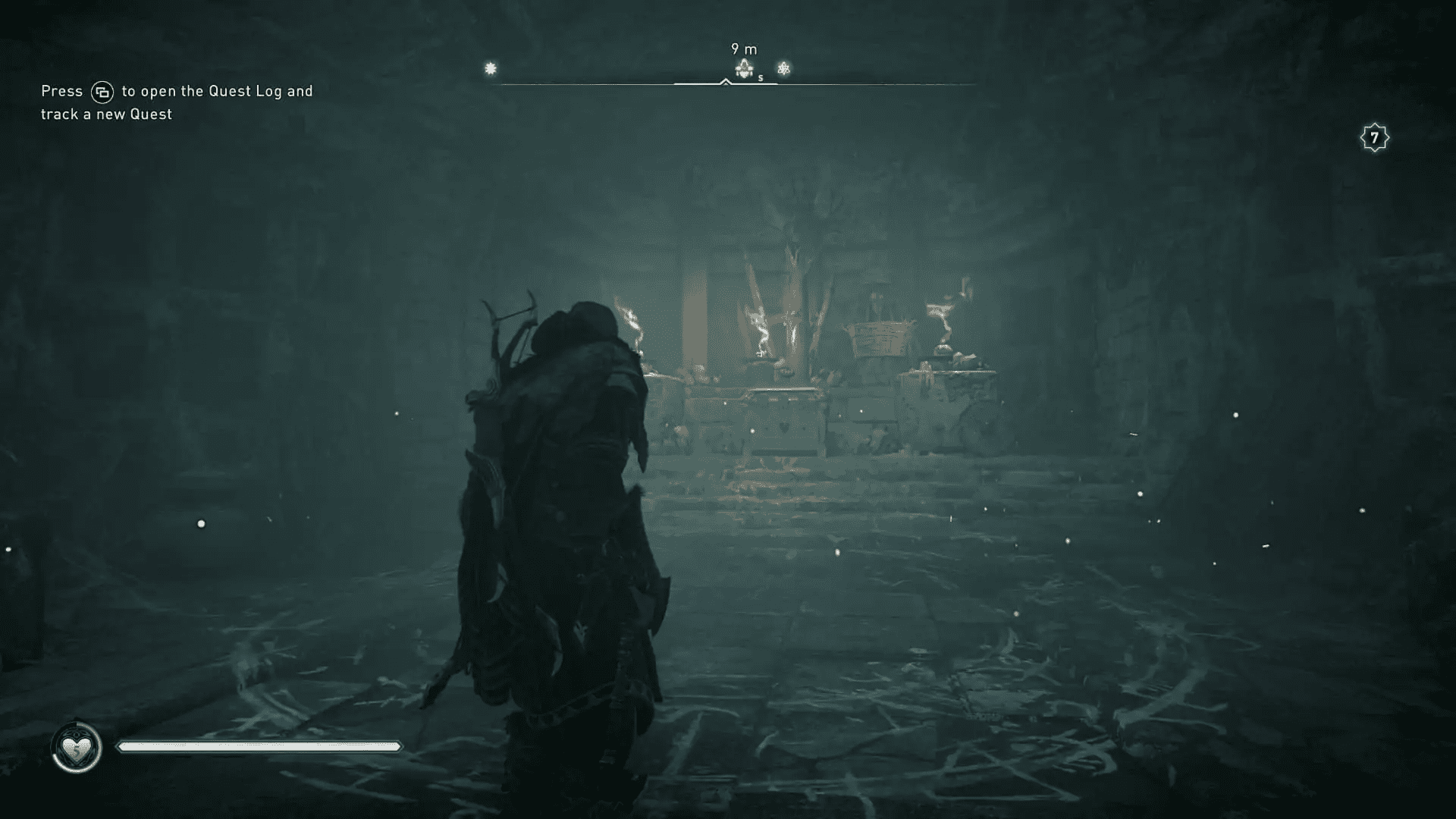Open the Quest Log hint message
Image resolution: width=1456 pixels, height=819 pixels.
174,102
